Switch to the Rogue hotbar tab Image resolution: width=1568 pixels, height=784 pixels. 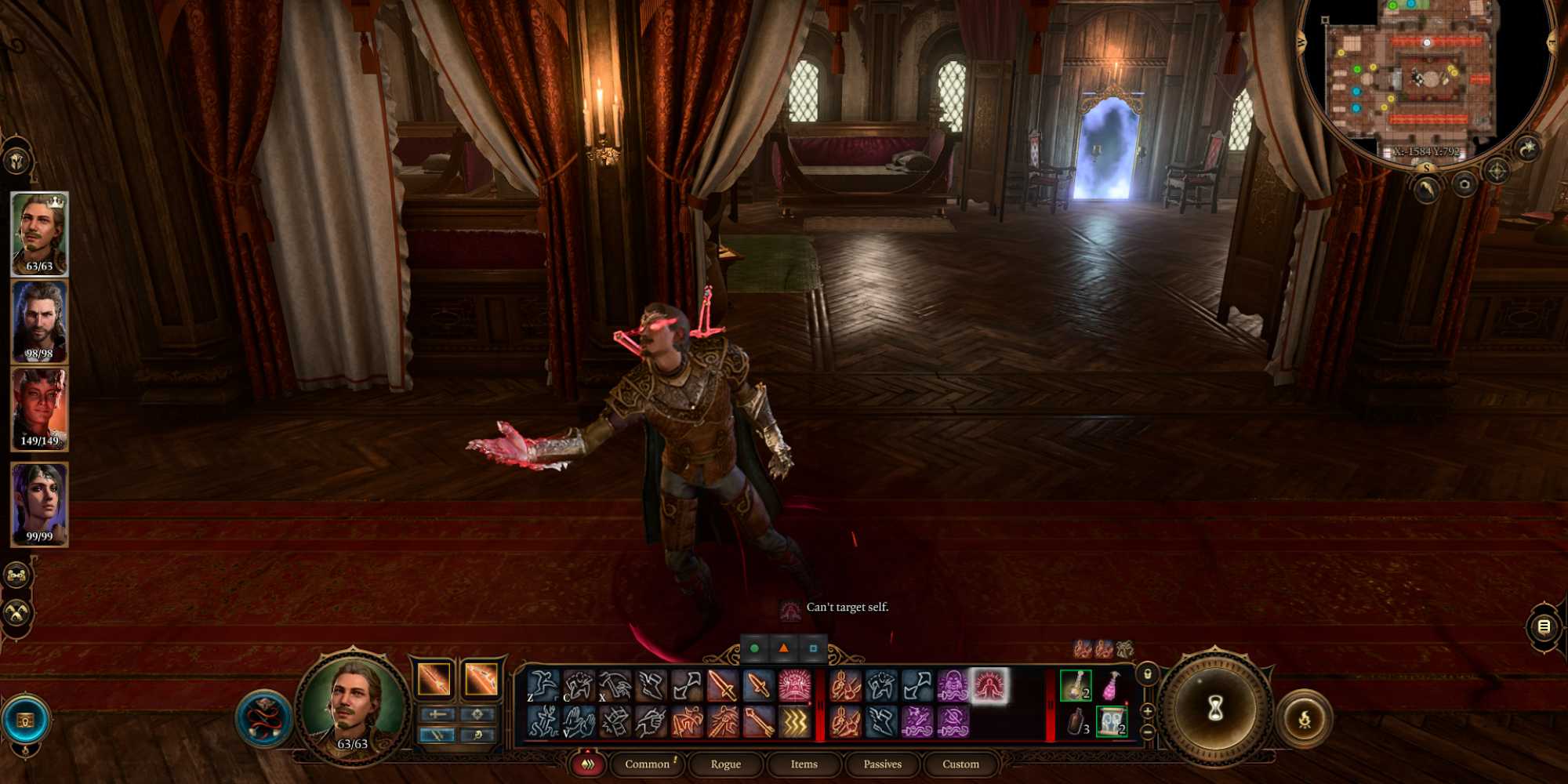point(726,764)
